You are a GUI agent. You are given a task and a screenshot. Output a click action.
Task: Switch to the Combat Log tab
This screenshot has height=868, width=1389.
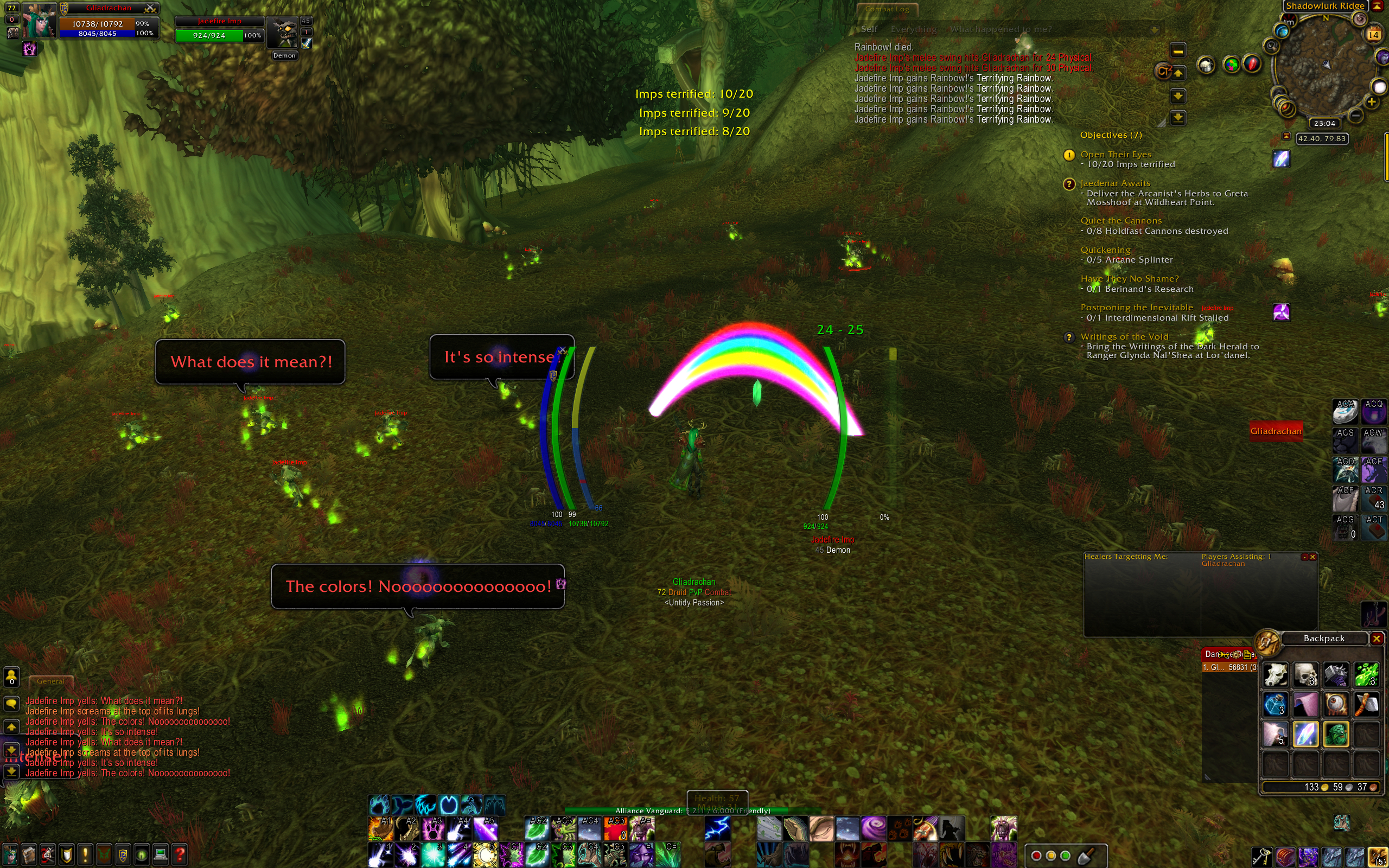(x=887, y=9)
